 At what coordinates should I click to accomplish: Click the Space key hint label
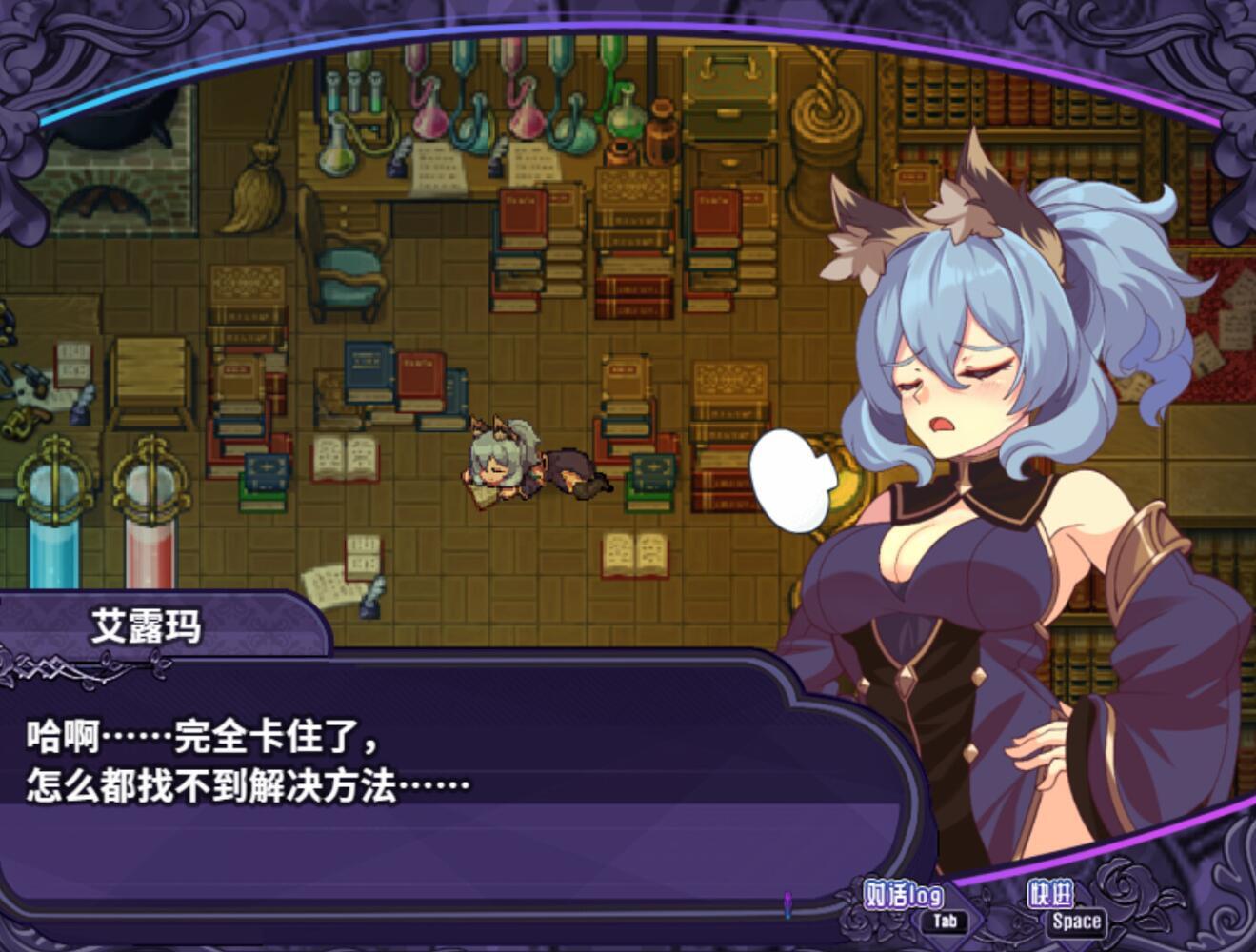[x=1075, y=920]
